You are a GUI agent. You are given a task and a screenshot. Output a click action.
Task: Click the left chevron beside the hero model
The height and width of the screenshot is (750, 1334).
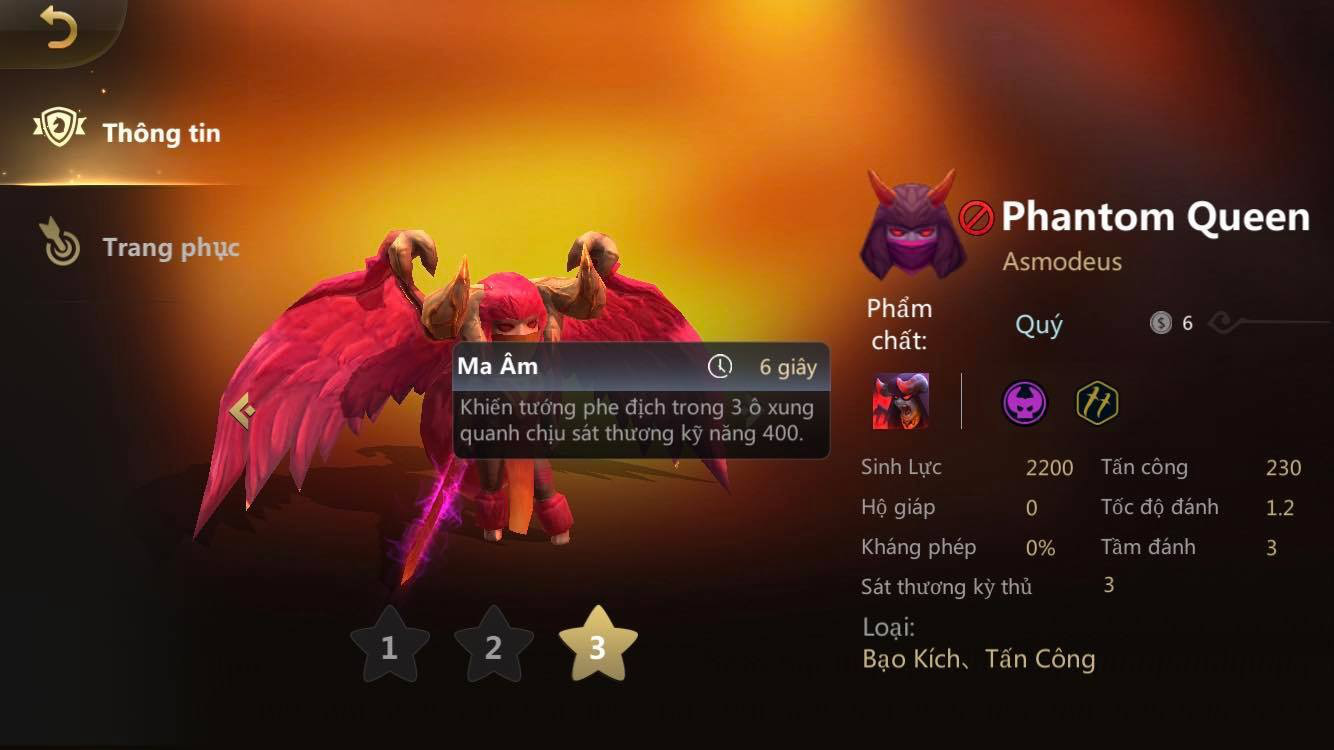[241, 408]
